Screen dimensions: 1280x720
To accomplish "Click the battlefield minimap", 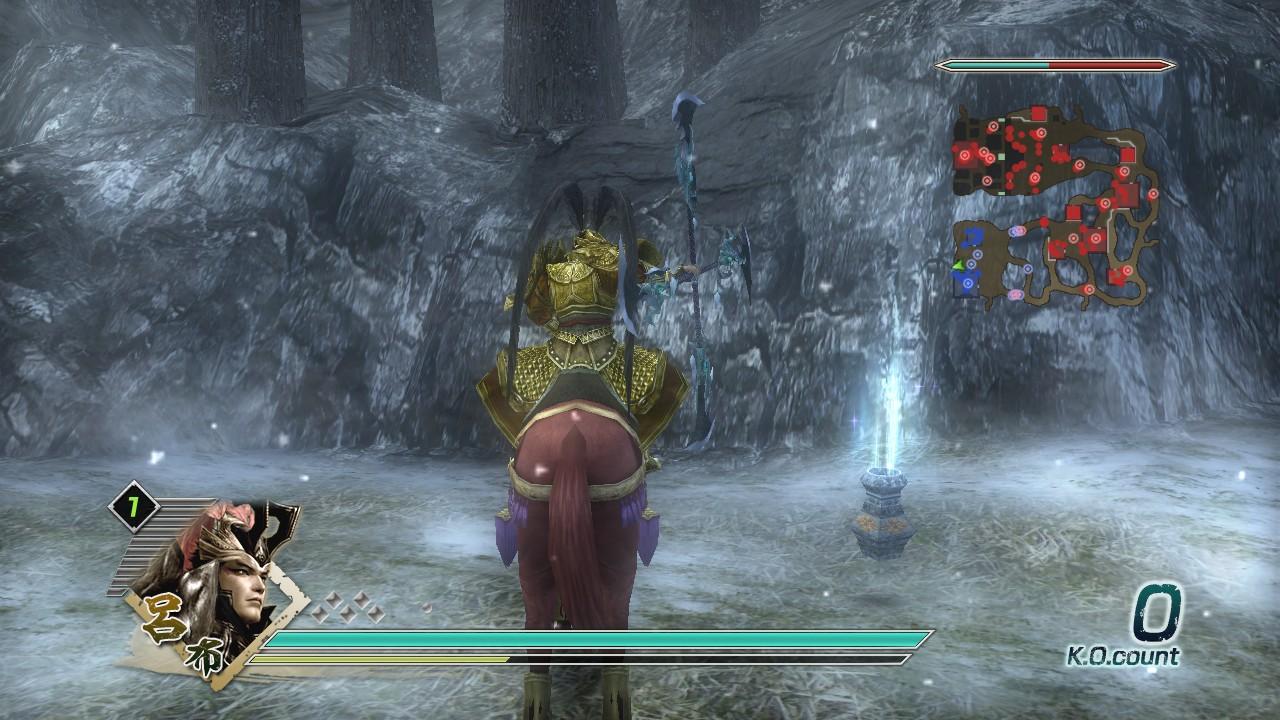I will click(1056, 206).
